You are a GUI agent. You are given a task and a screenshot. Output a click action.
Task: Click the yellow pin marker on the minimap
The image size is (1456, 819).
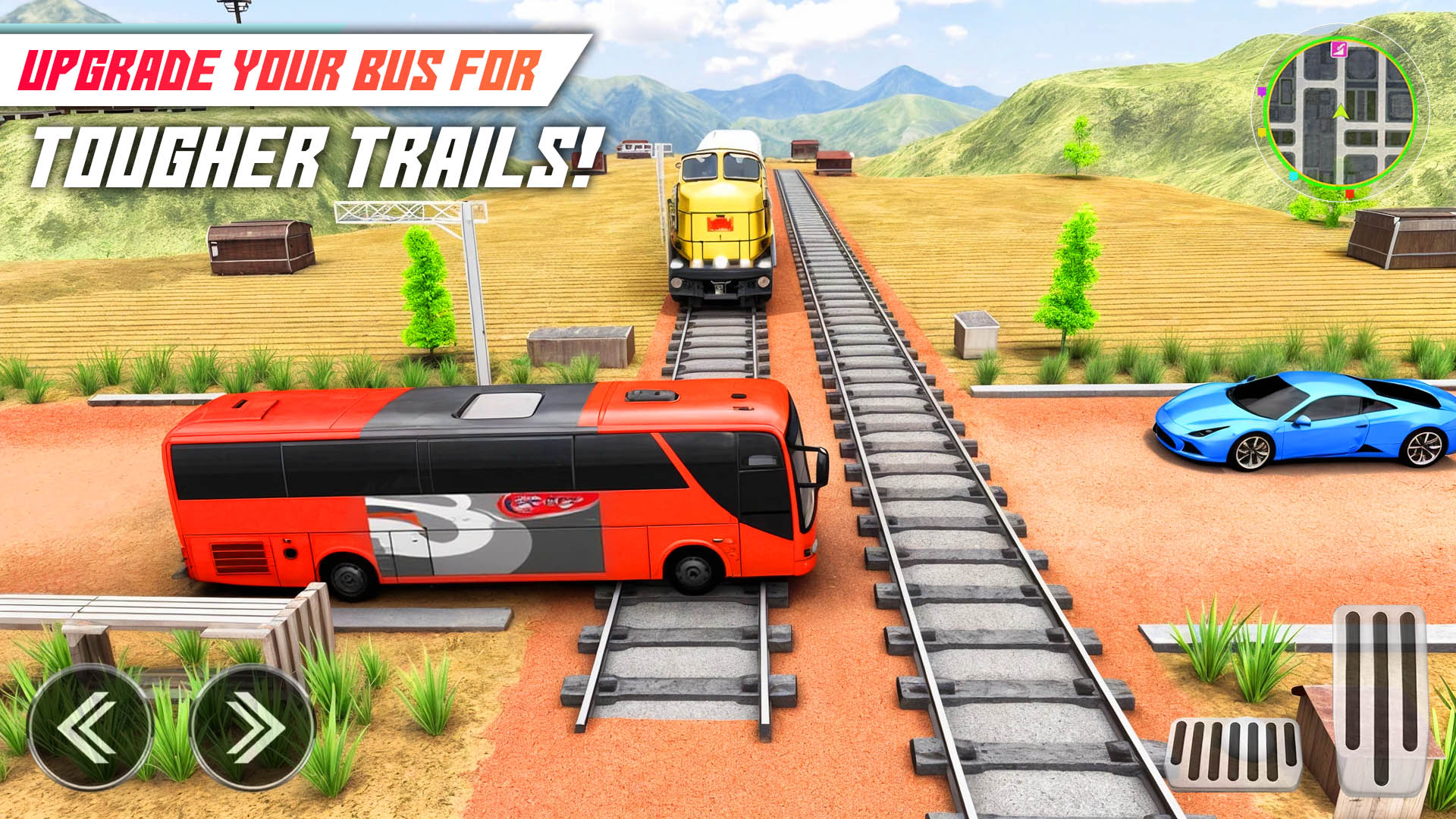coord(1261,132)
